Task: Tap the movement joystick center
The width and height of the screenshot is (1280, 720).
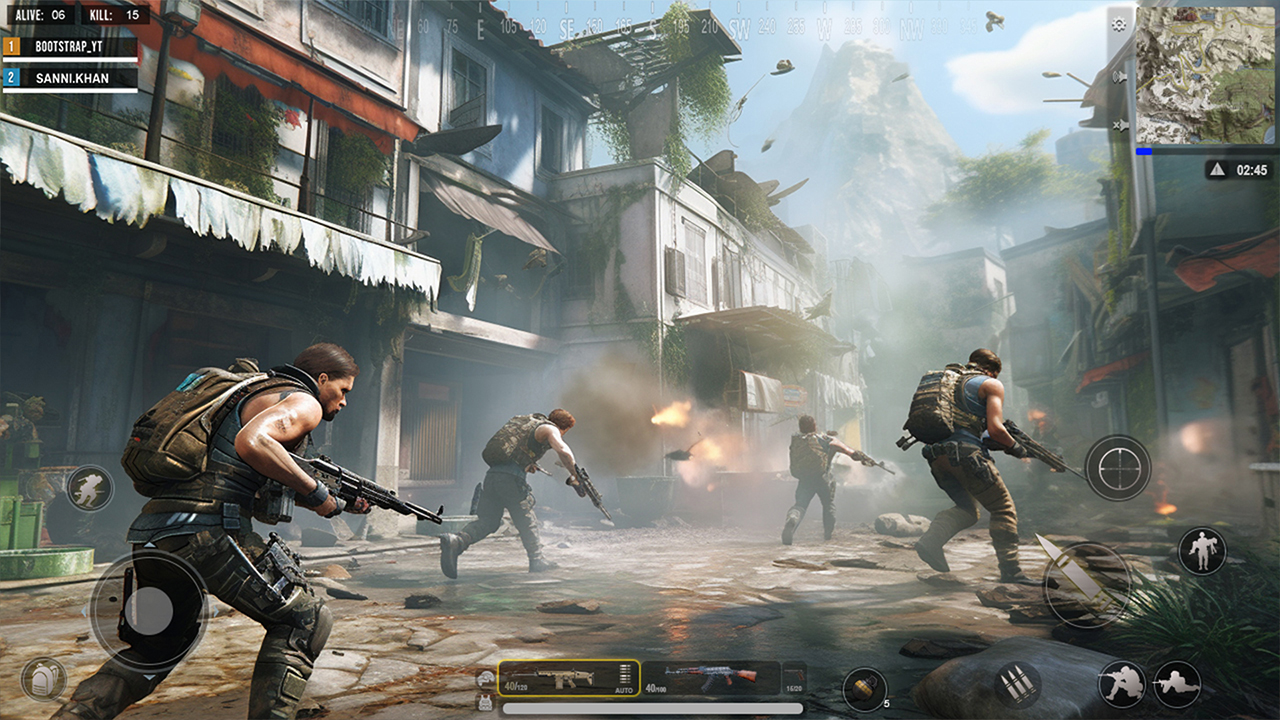Action: (150, 610)
